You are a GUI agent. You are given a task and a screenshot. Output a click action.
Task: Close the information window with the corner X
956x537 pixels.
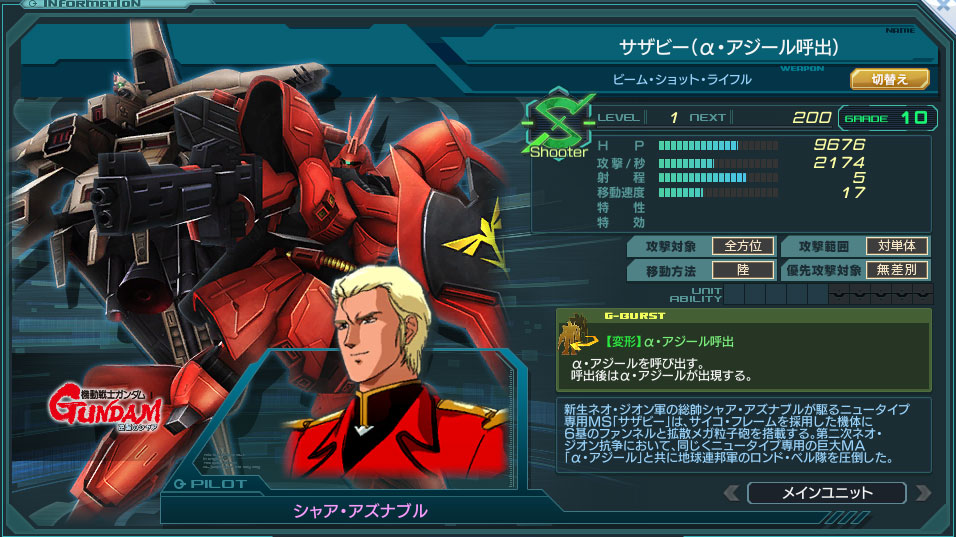point(942,8)
